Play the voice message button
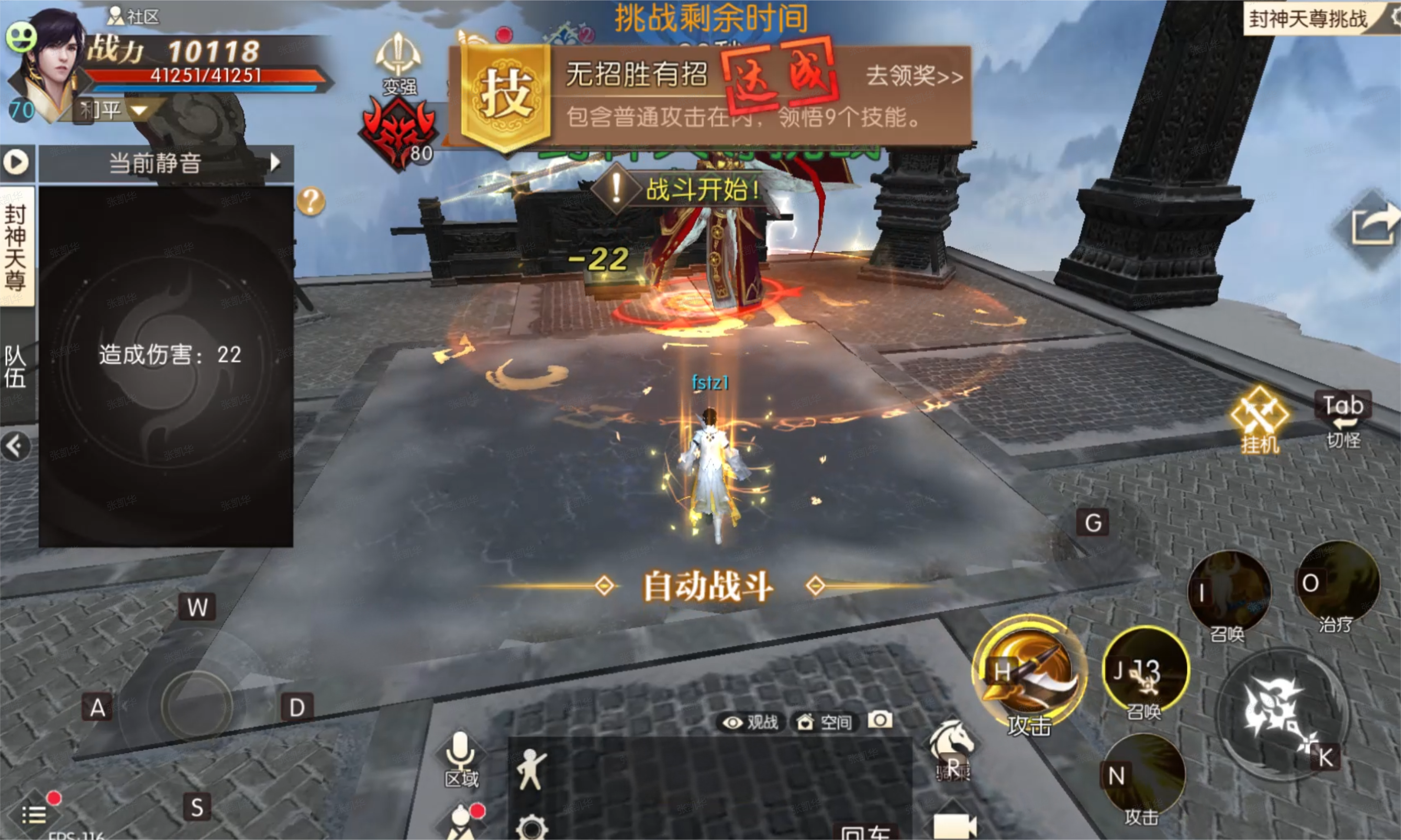 coord(16,163)
